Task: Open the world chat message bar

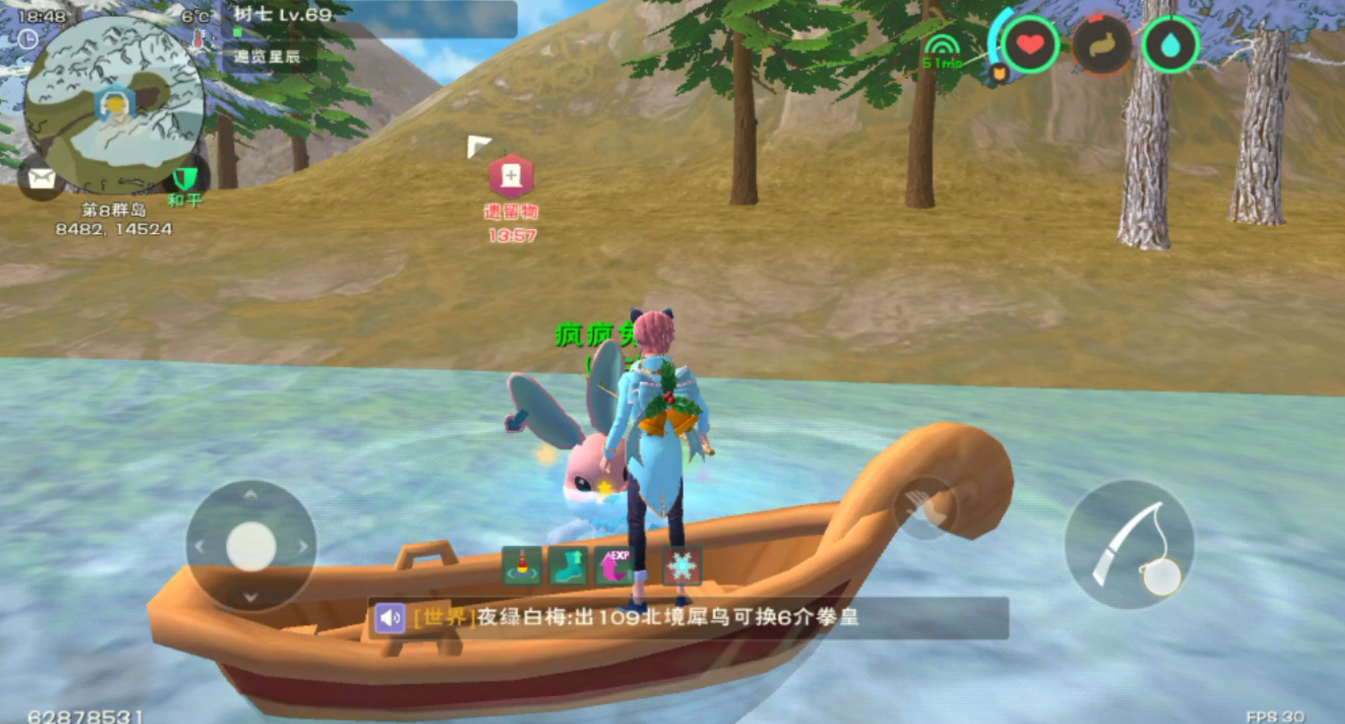Action: pos(688,618)
